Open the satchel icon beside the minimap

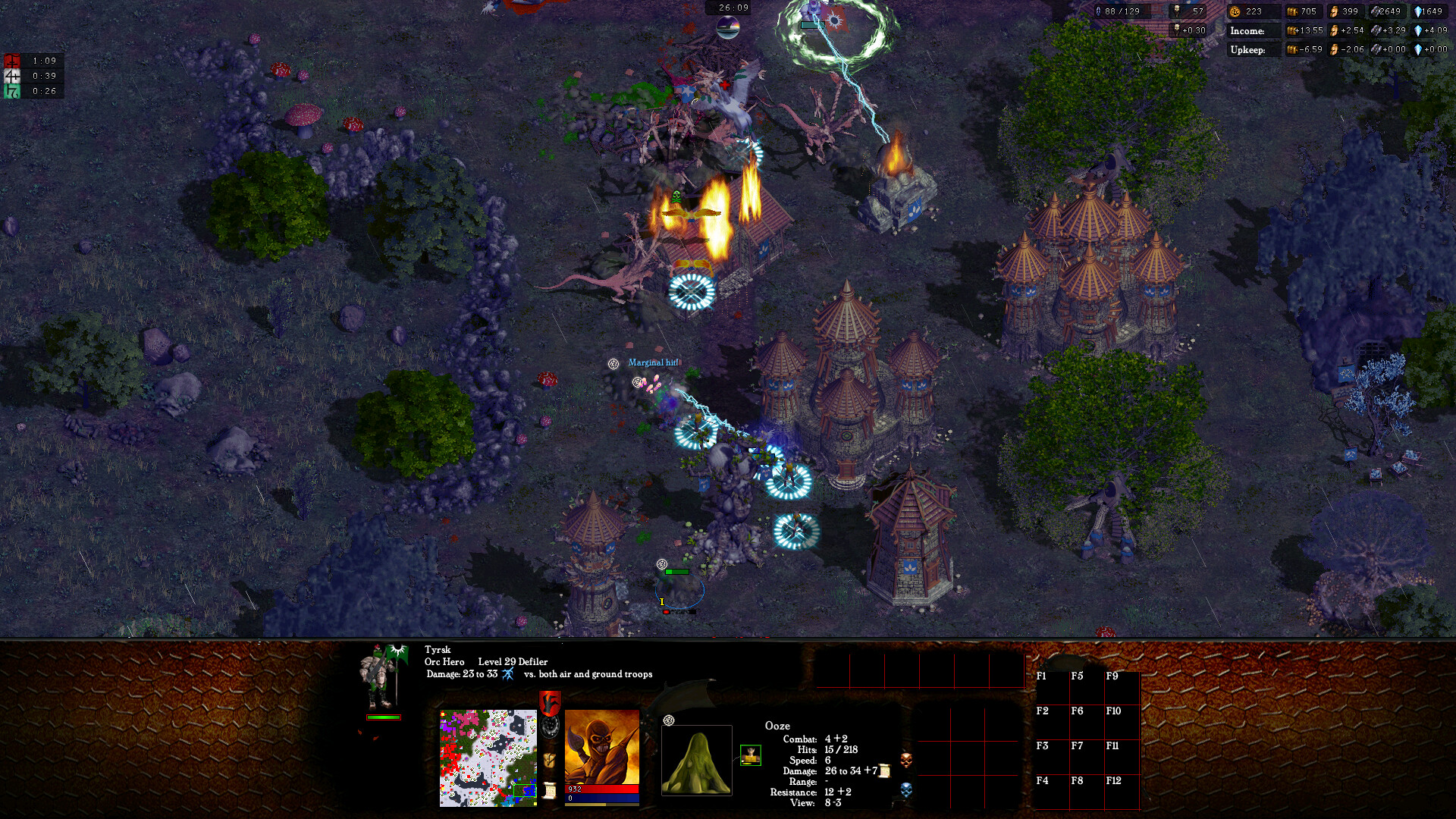point(549,760)
